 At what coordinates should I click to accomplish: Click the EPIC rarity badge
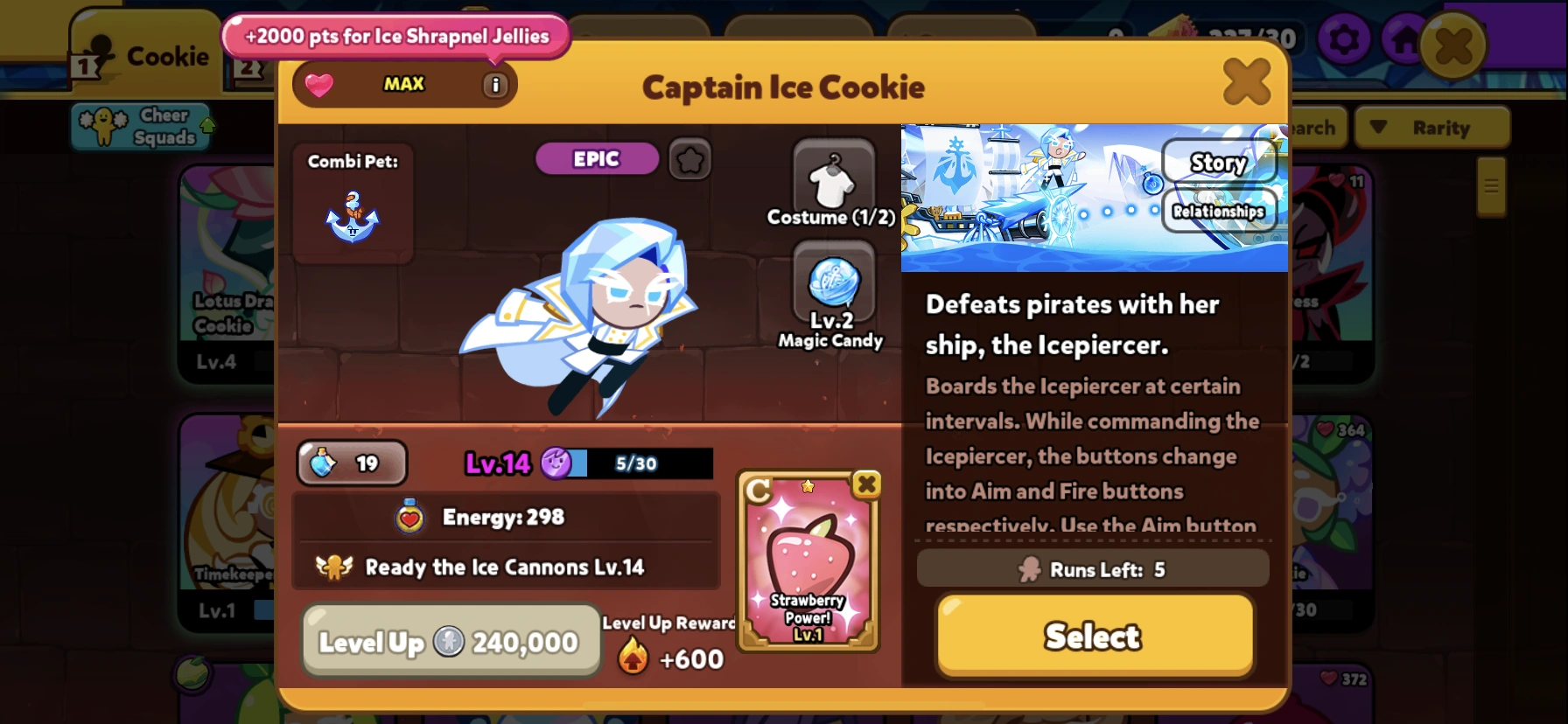pyautogui.click(x=597, y=158)
